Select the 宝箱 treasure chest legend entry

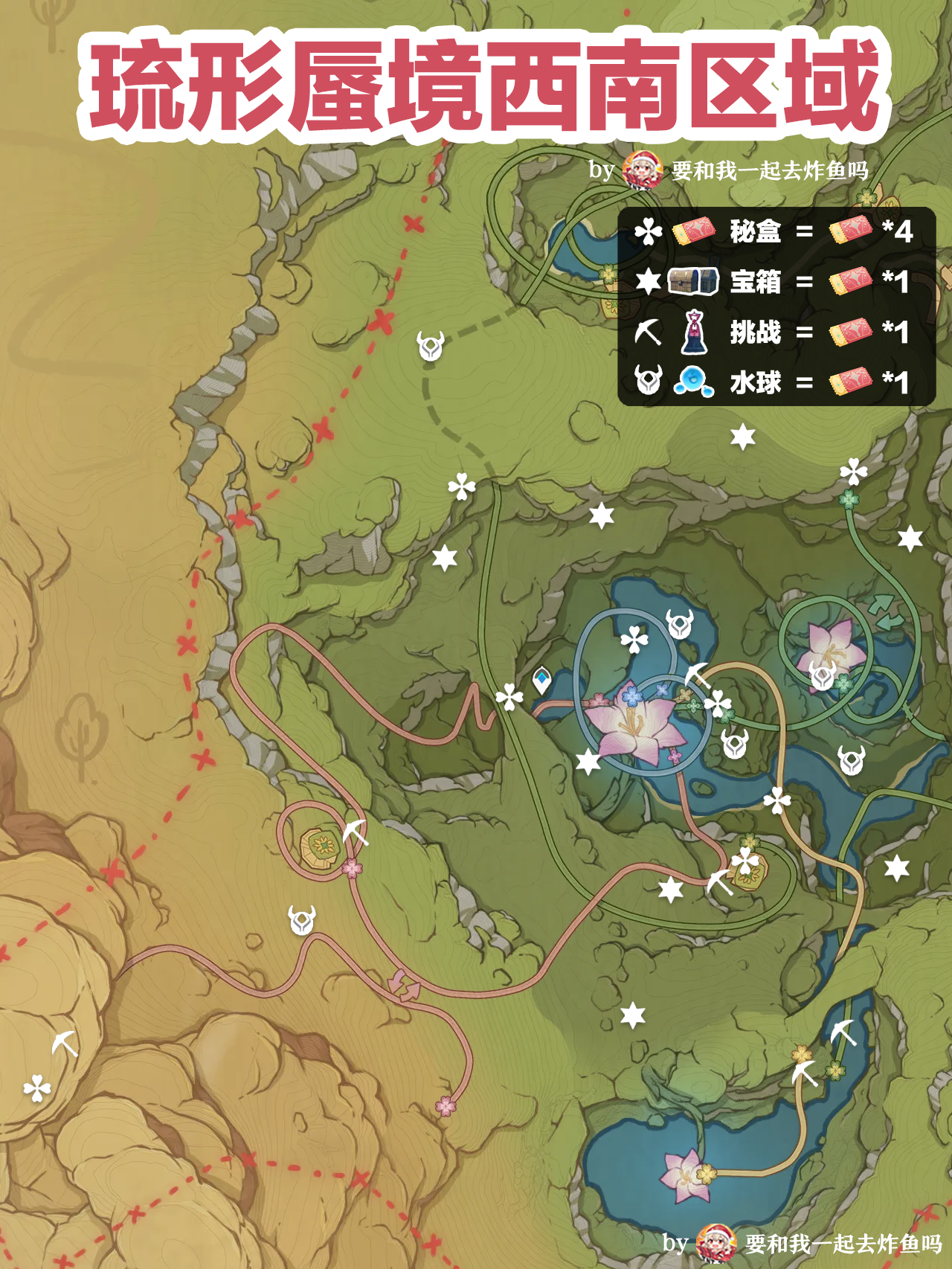tap(755, 282)
